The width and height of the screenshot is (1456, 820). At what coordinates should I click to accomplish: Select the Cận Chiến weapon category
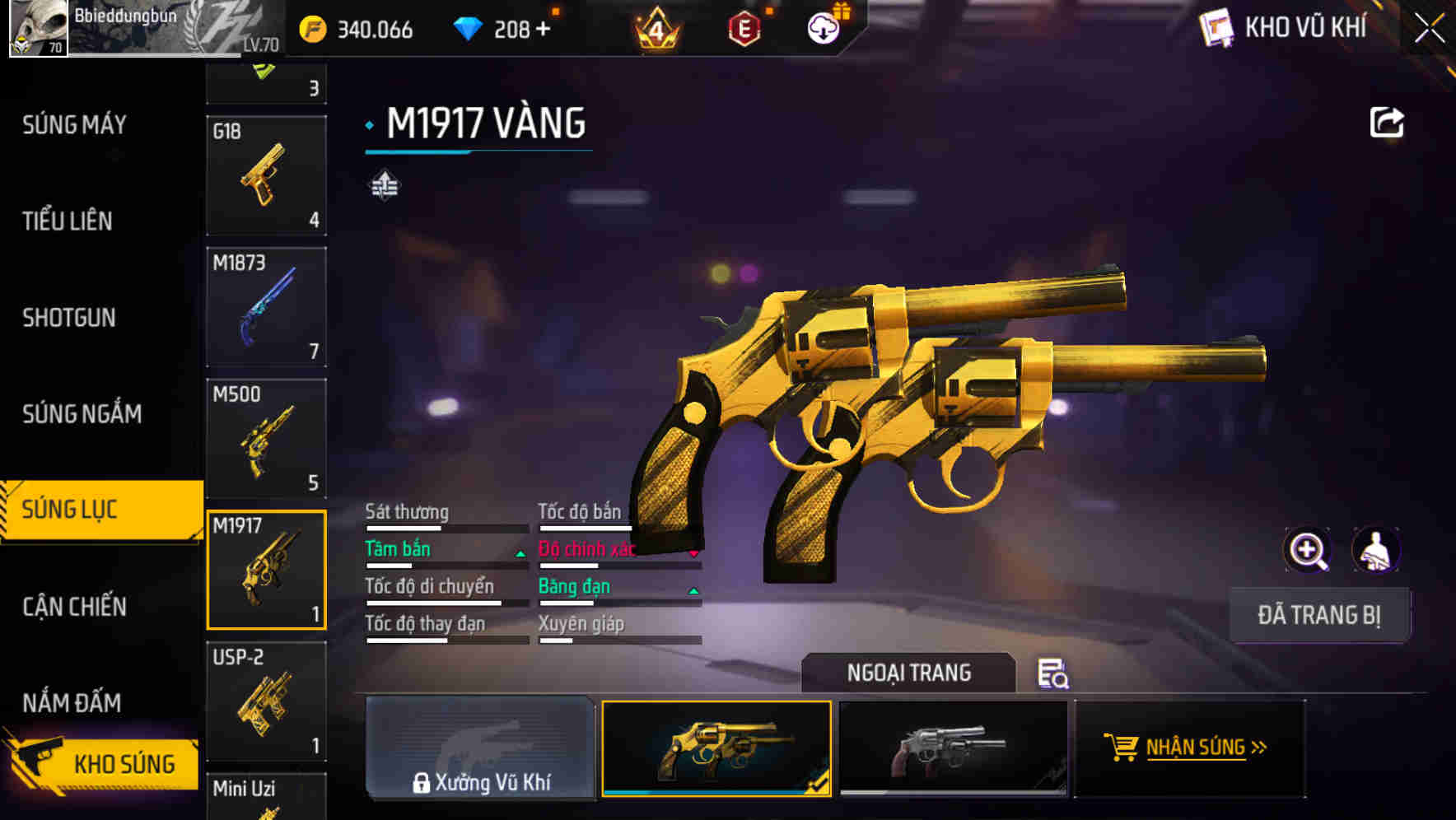[75, 607]
